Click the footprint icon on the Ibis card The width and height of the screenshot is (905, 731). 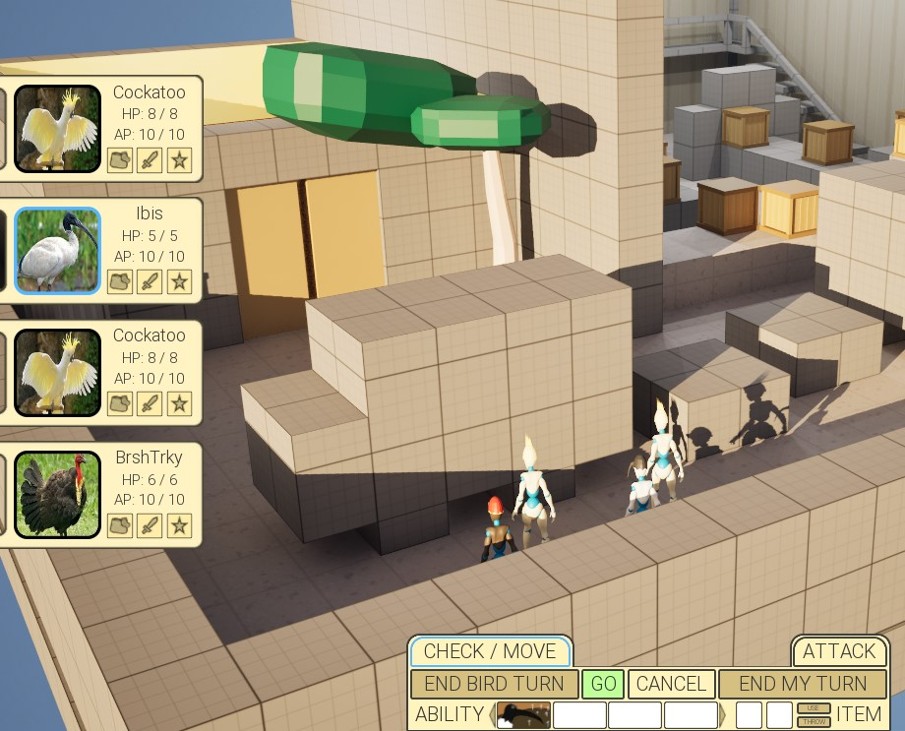(120, 281)
